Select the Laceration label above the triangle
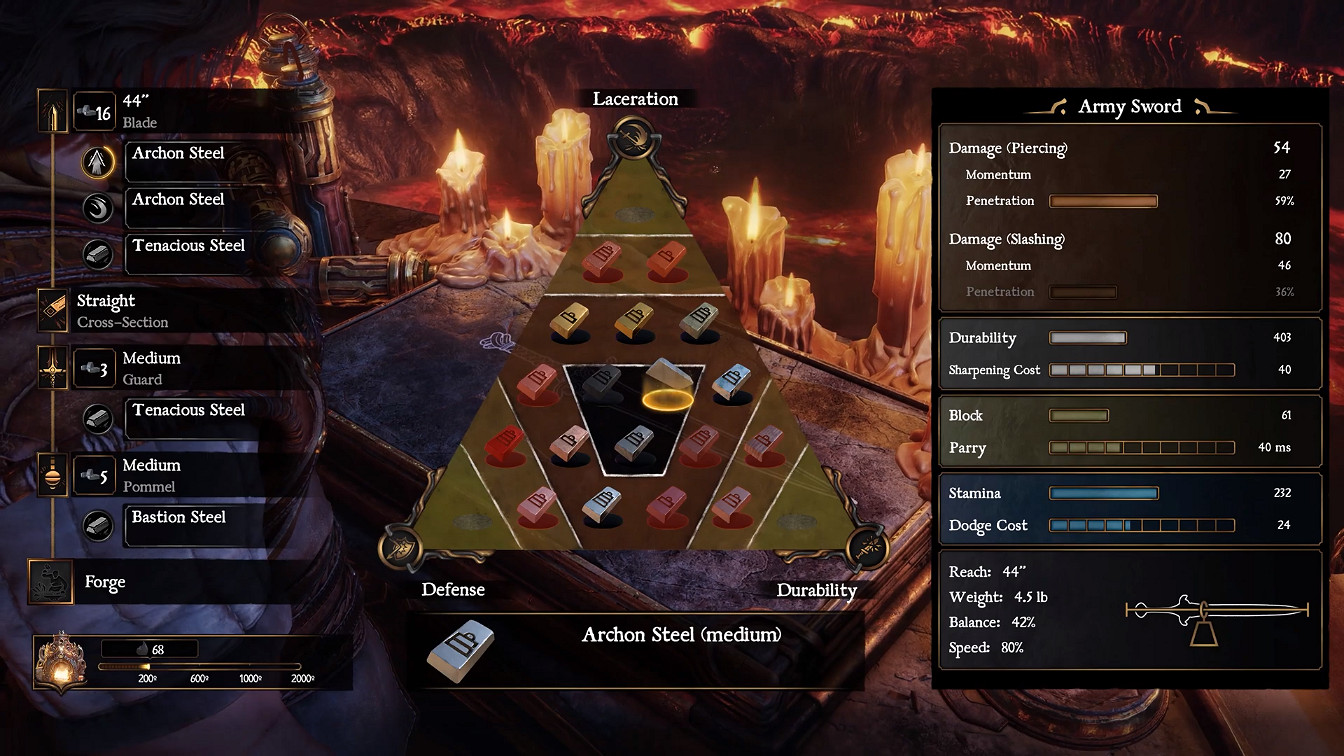The width and height of the screenshot is (1344, 756). 637,99
